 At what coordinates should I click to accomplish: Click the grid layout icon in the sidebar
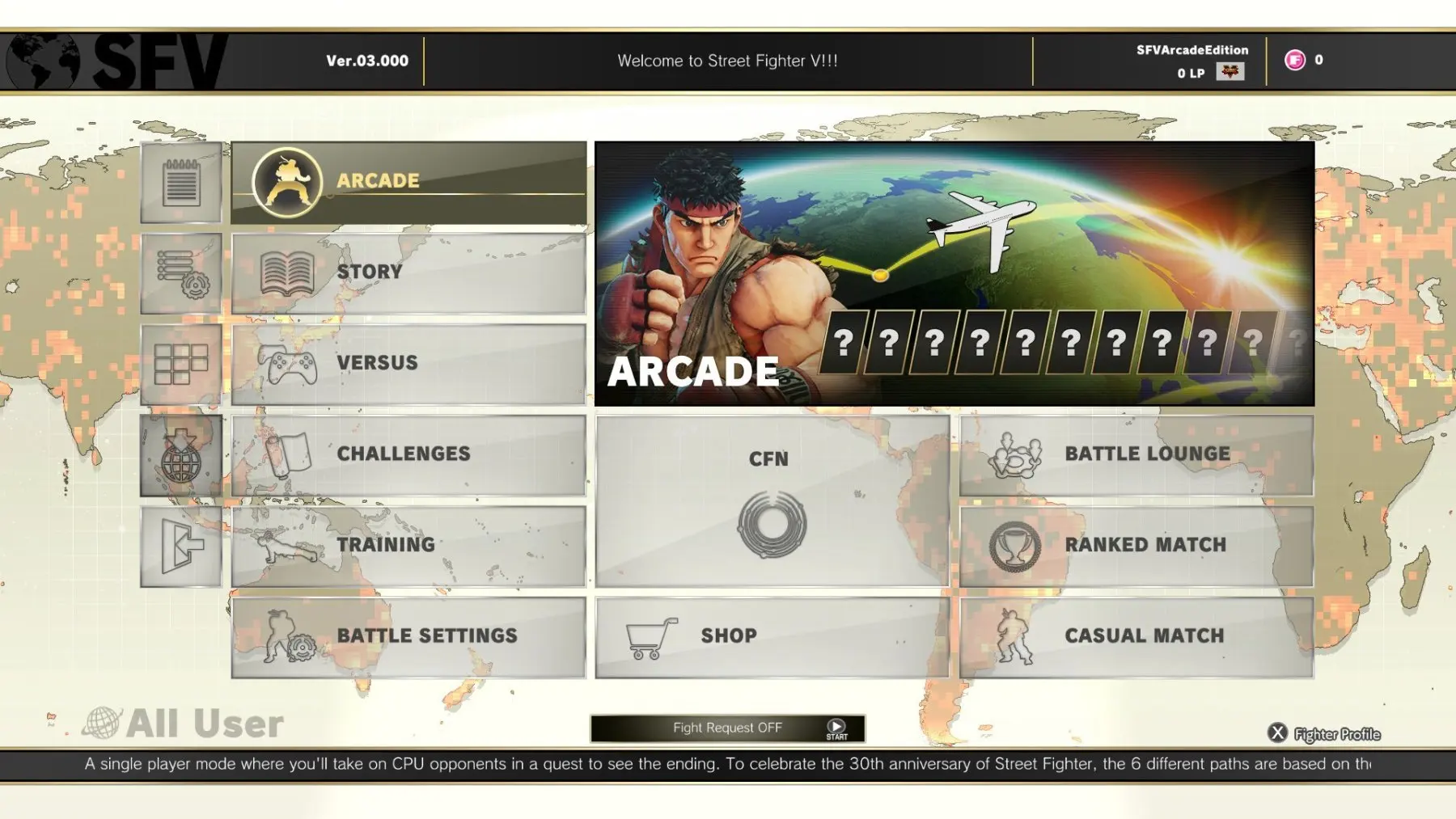[x=180, y=363]
